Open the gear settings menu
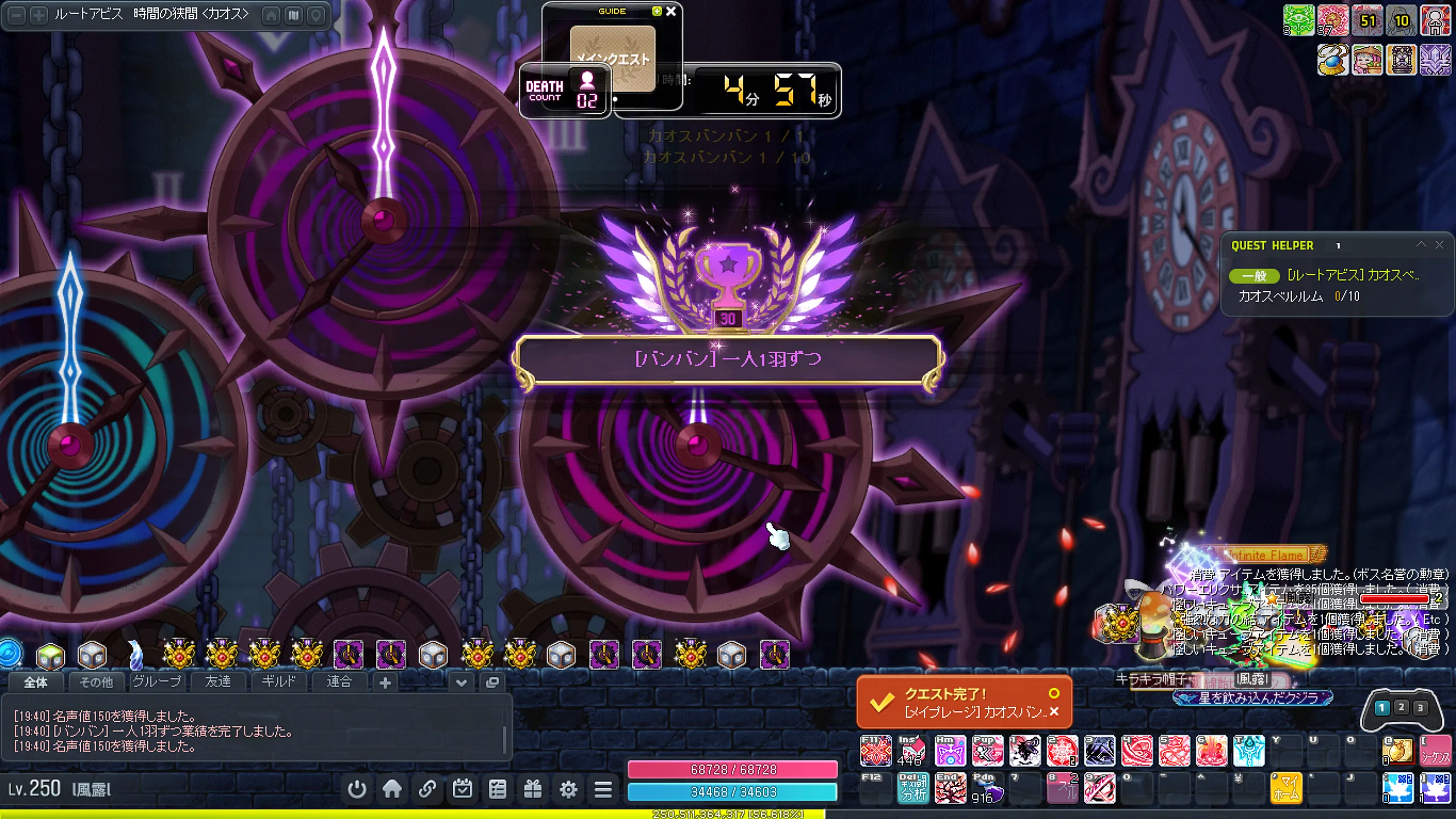The height and width of the screenshot is (819, 1456). (568, 789)
